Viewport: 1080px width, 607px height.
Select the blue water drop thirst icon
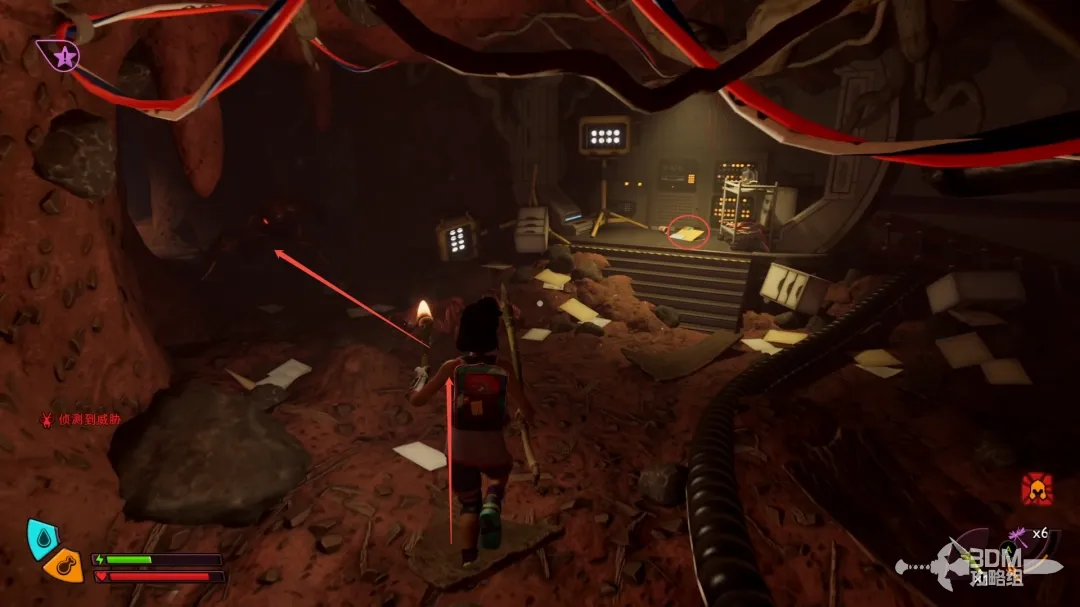click(41, 536)
